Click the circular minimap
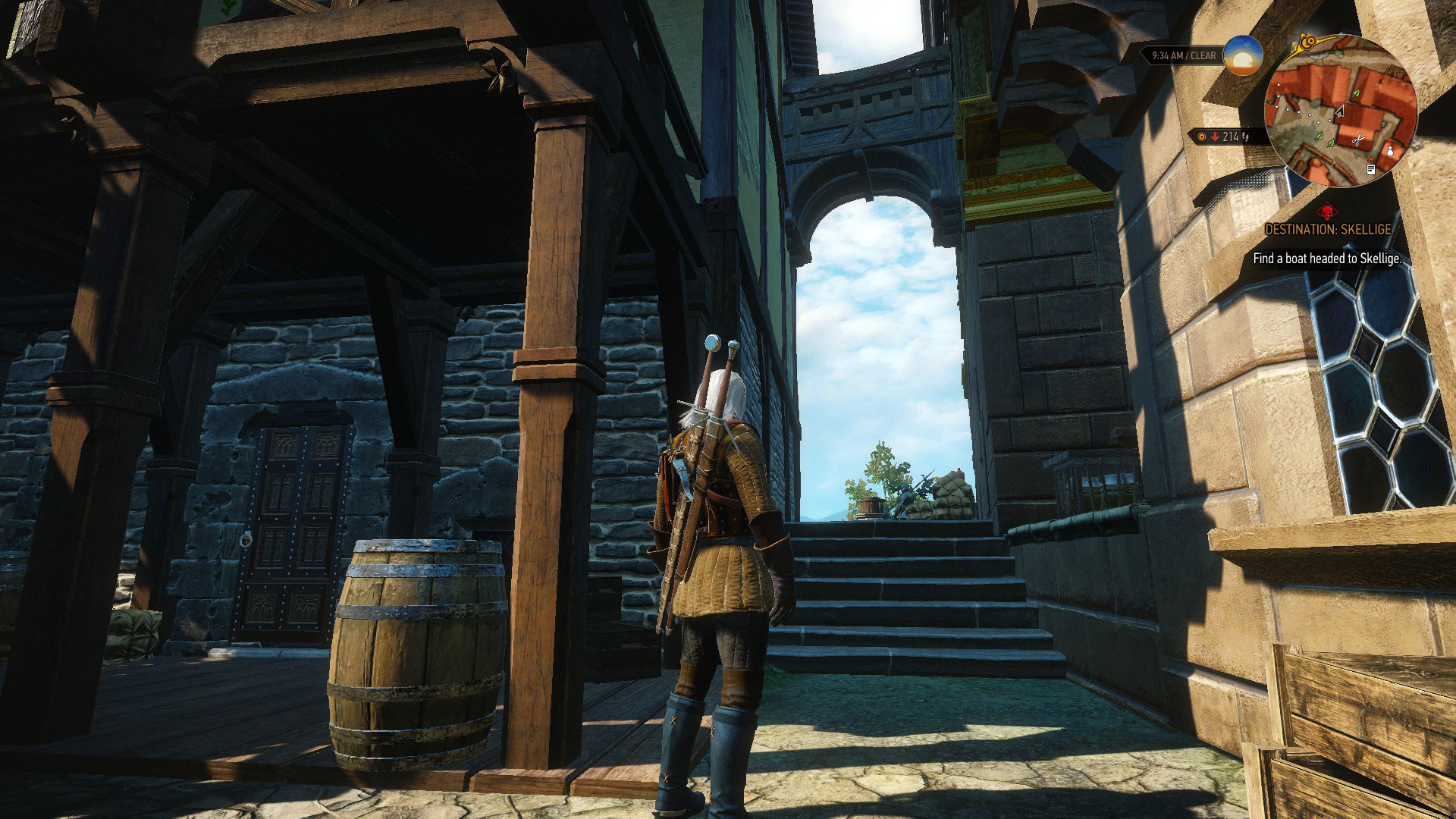 tap(1340, 111)
